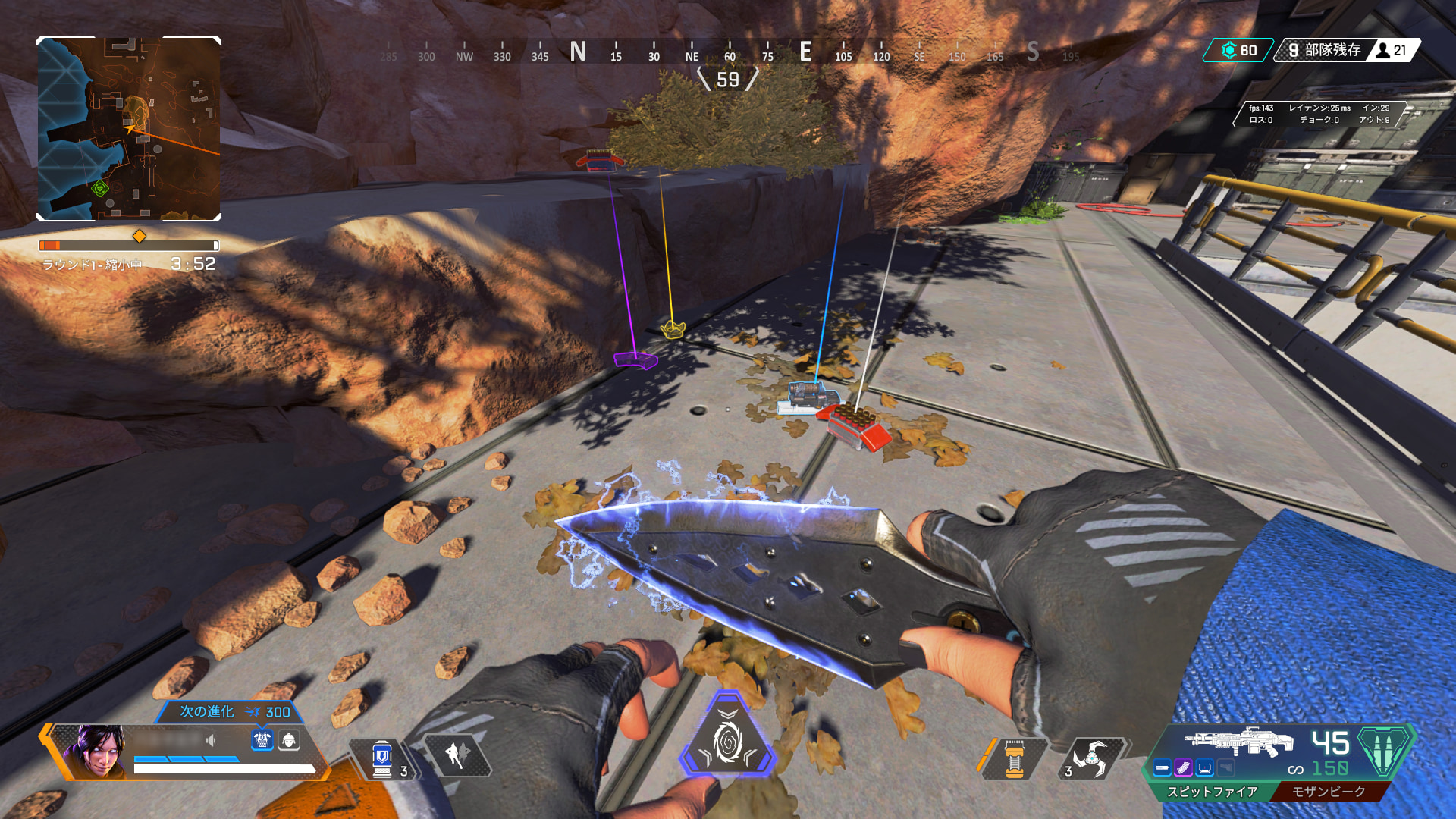Image resolution: width=1456 pixels, height=819 pixels.
Task: Click the blue optic sight attachment
Action: pos(1205,768)
